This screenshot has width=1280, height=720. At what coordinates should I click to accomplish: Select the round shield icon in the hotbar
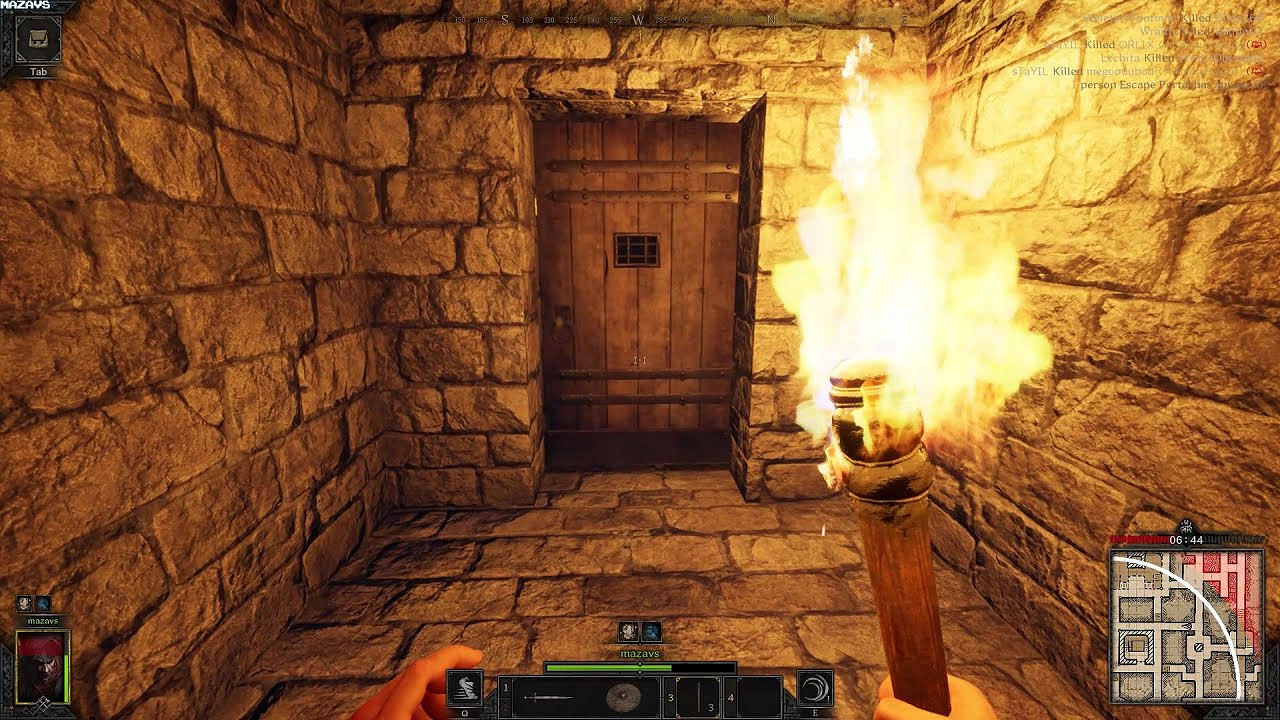[x=623, y=695]
